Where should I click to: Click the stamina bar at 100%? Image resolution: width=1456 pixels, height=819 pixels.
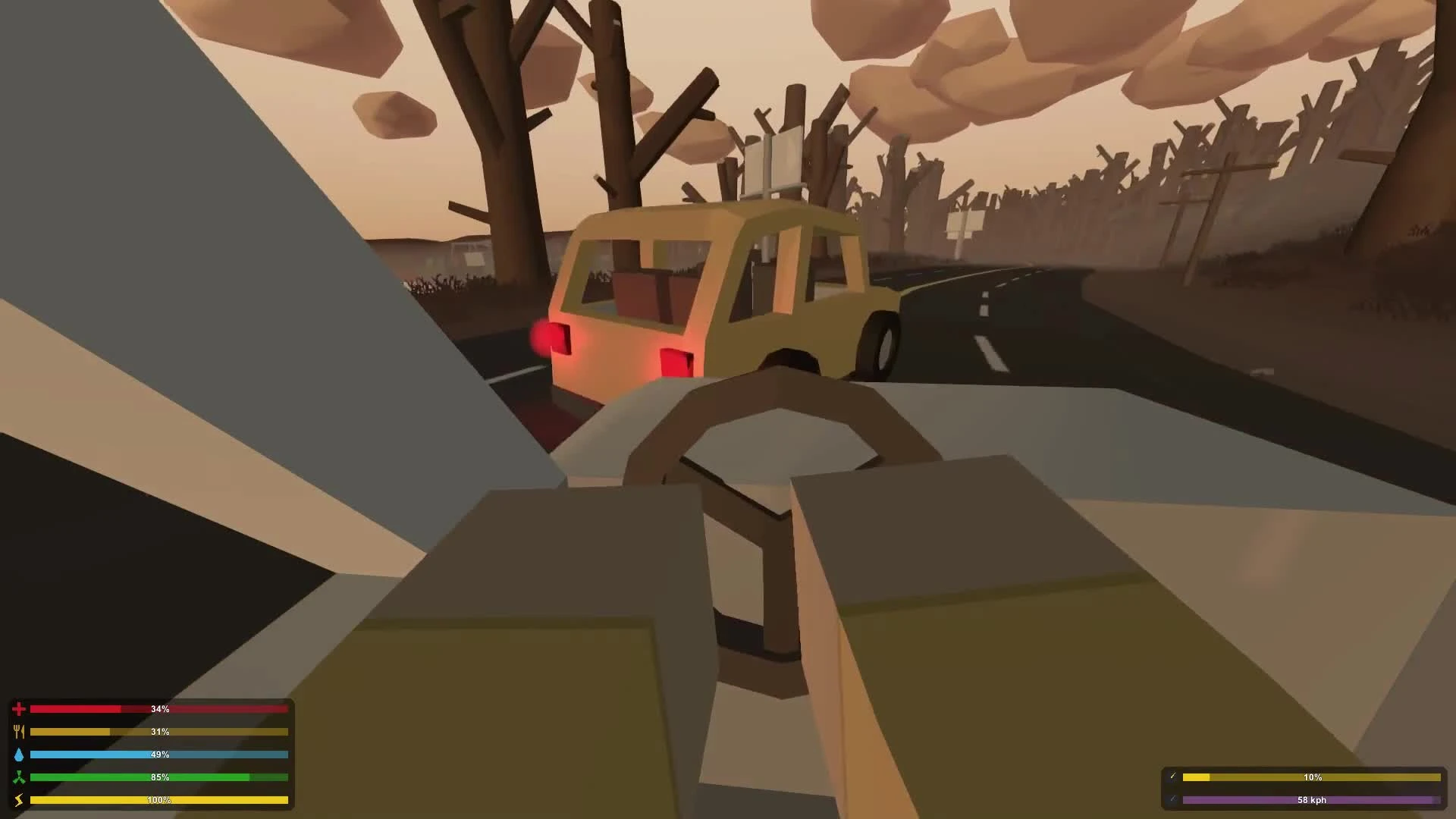click(159, 799)
